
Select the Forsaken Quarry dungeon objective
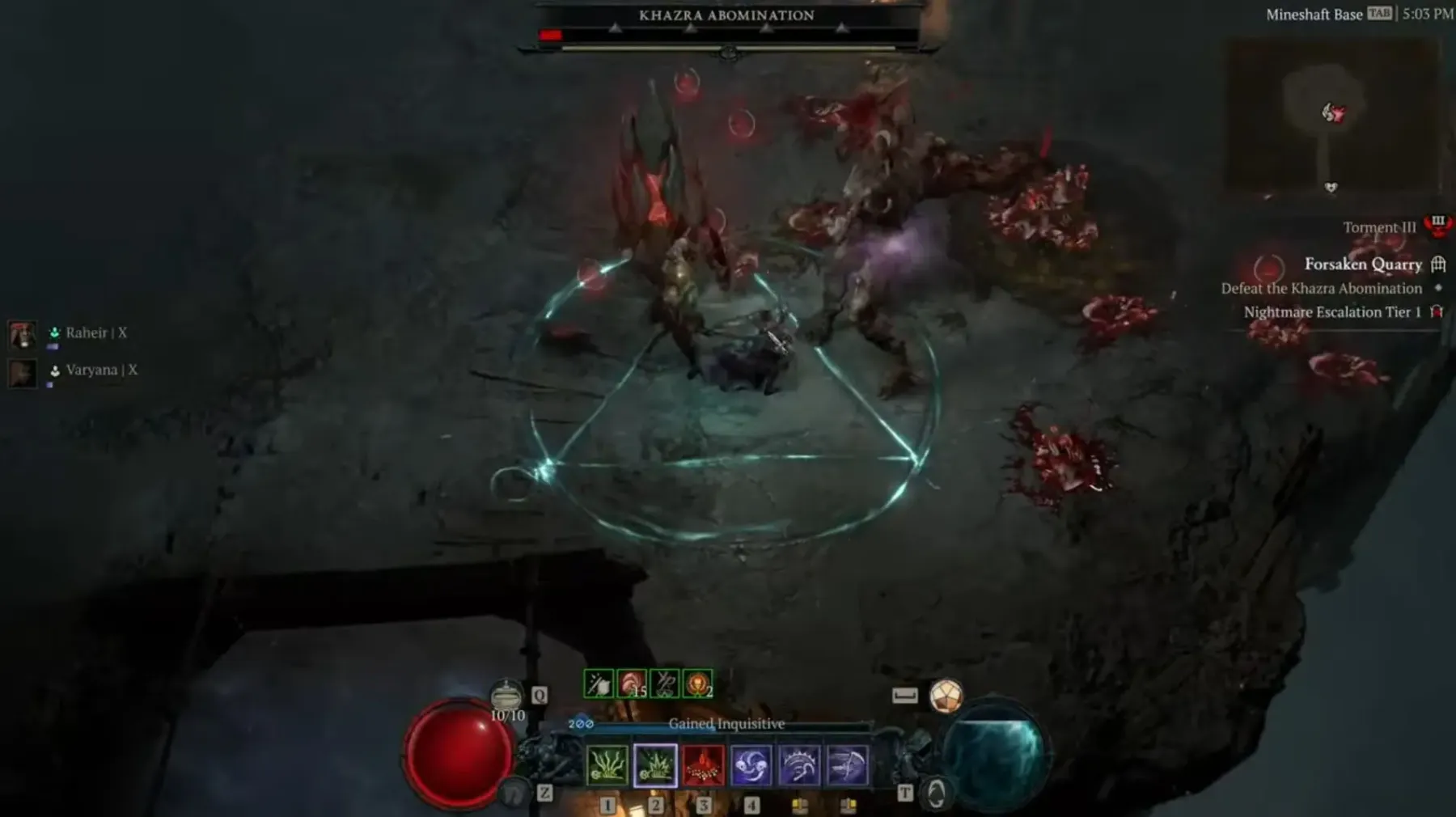1363,265
